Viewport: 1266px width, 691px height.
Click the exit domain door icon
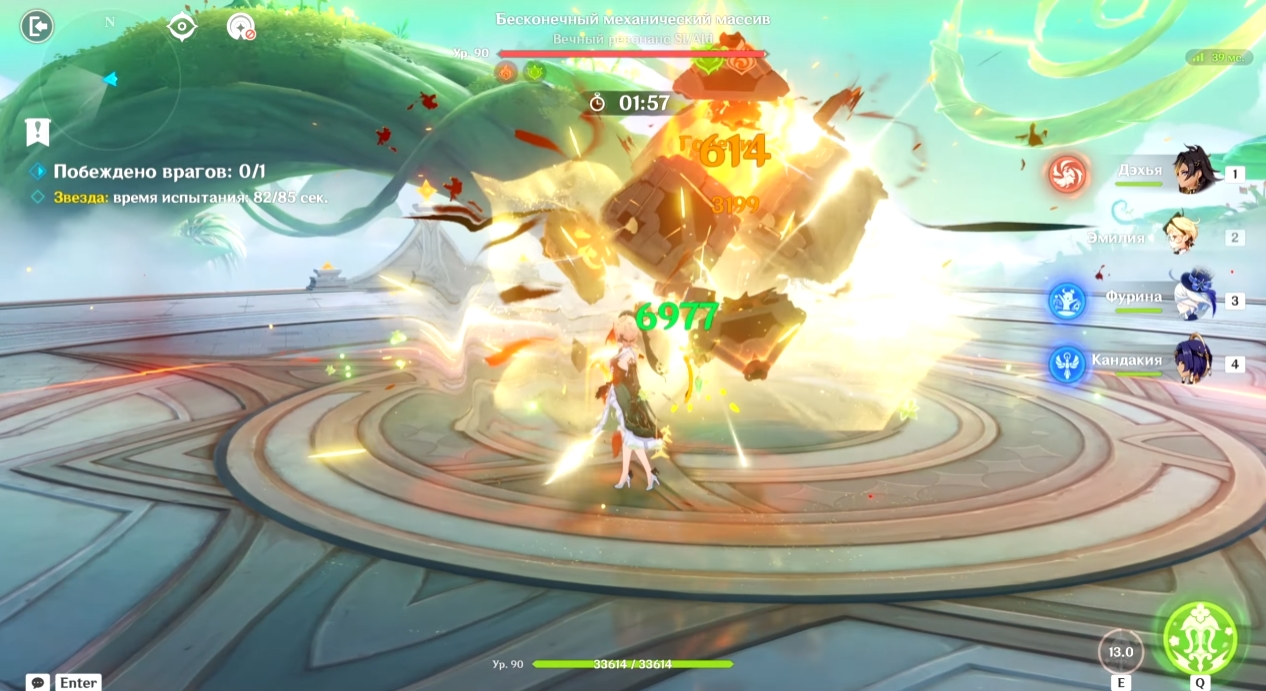(x=37, y=27)
